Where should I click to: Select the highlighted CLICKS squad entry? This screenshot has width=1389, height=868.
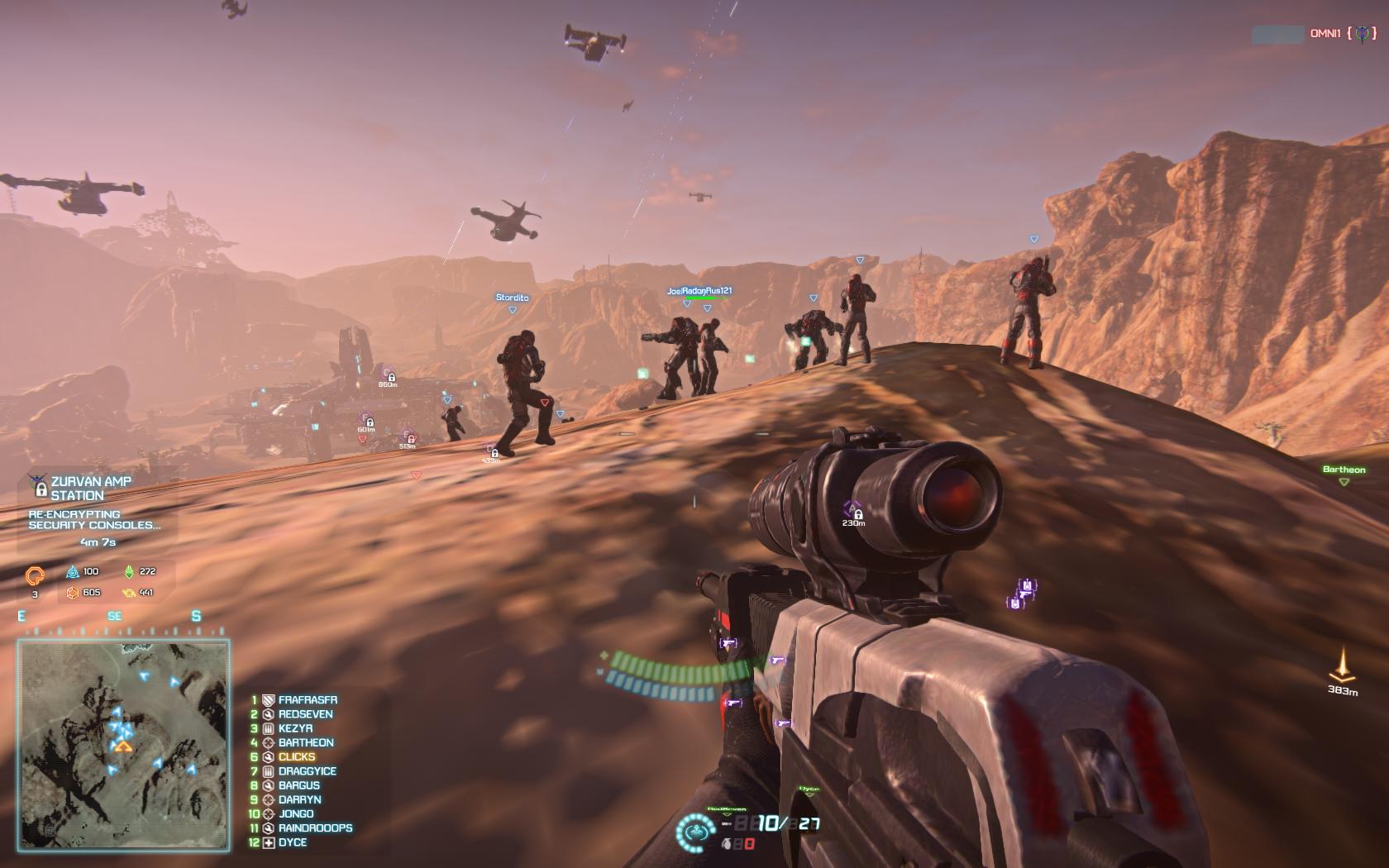(x=296, y=756)
